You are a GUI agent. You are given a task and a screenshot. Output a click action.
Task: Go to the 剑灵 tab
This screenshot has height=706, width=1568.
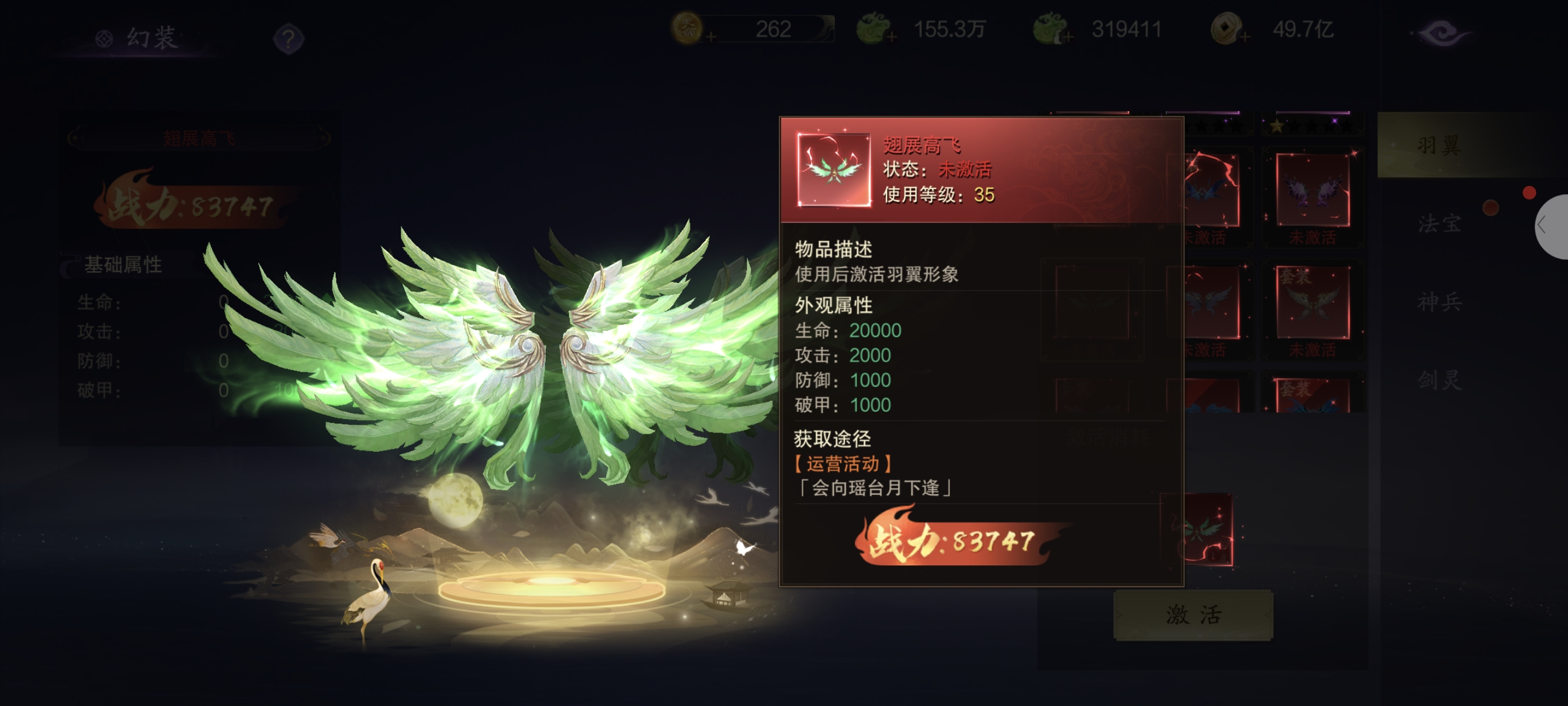[1439, 381]
